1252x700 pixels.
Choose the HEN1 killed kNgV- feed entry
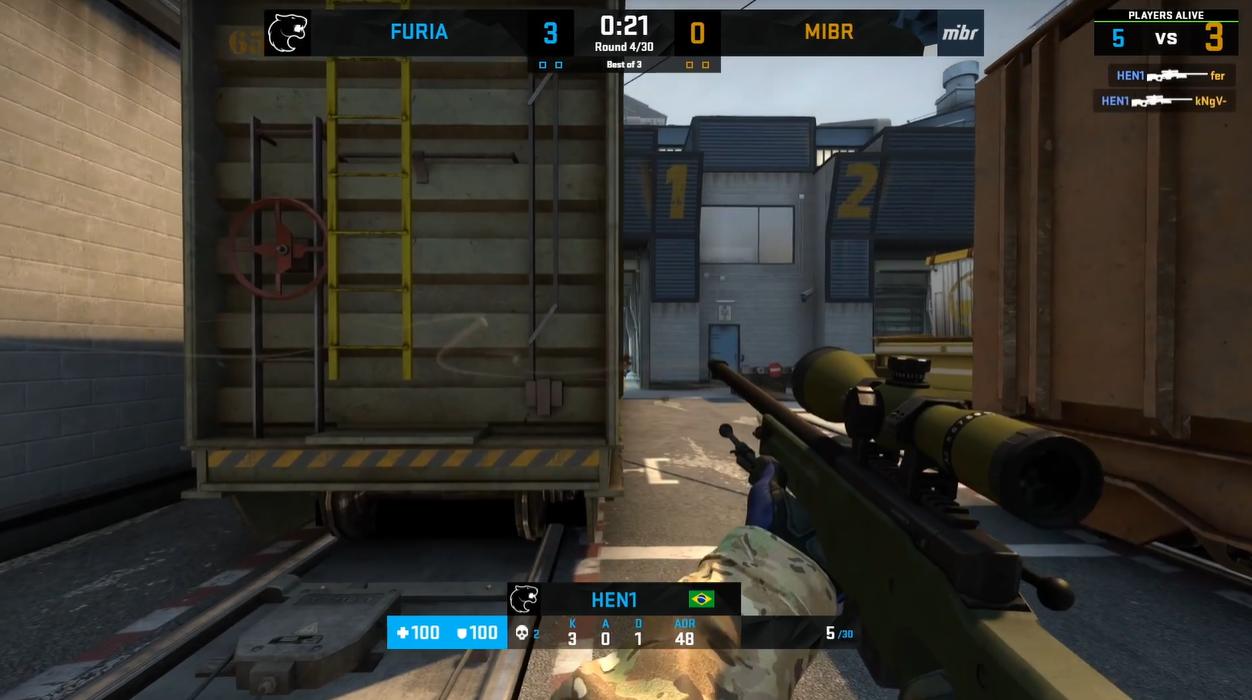click(x=1163, y=101)
